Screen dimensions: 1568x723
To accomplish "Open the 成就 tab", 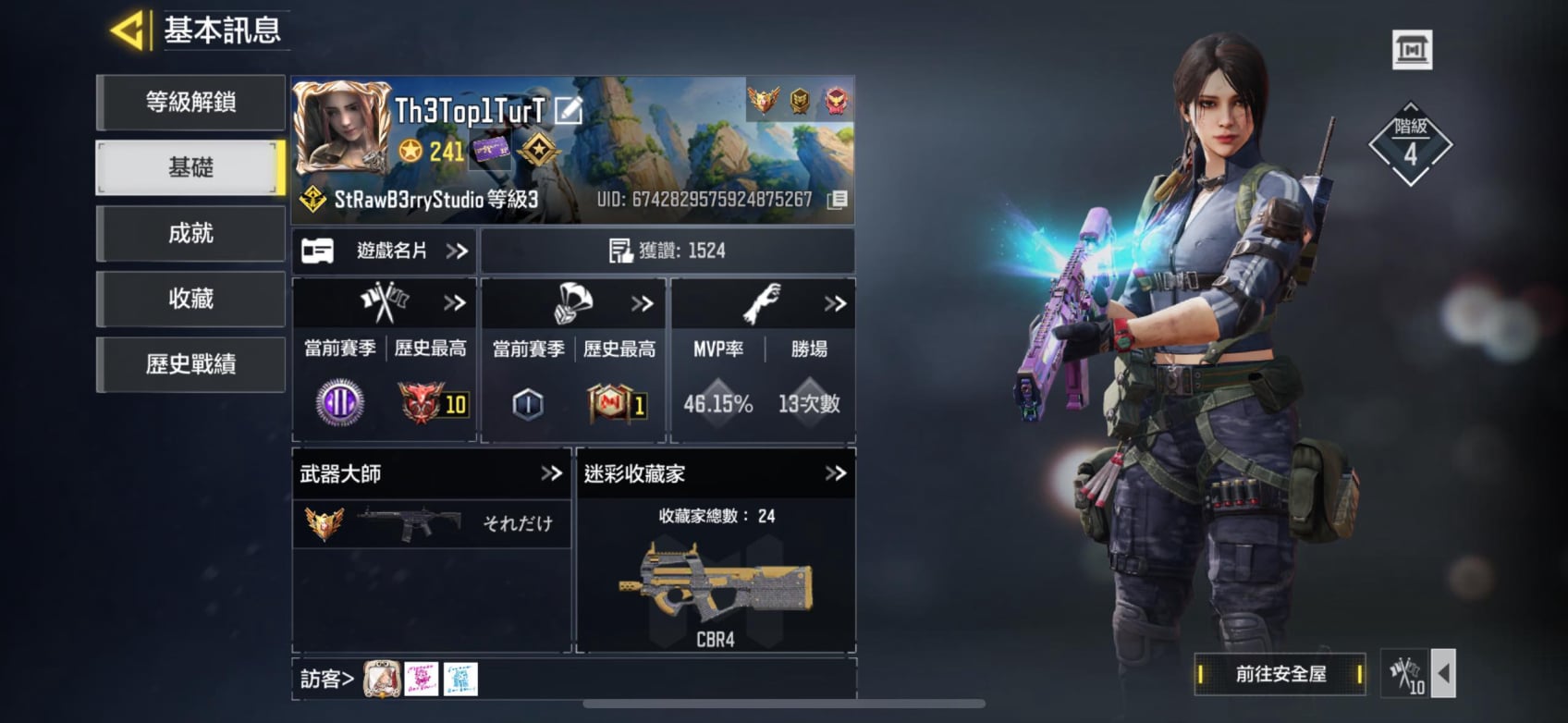I will pyautogui.click(x=190, y=233).
